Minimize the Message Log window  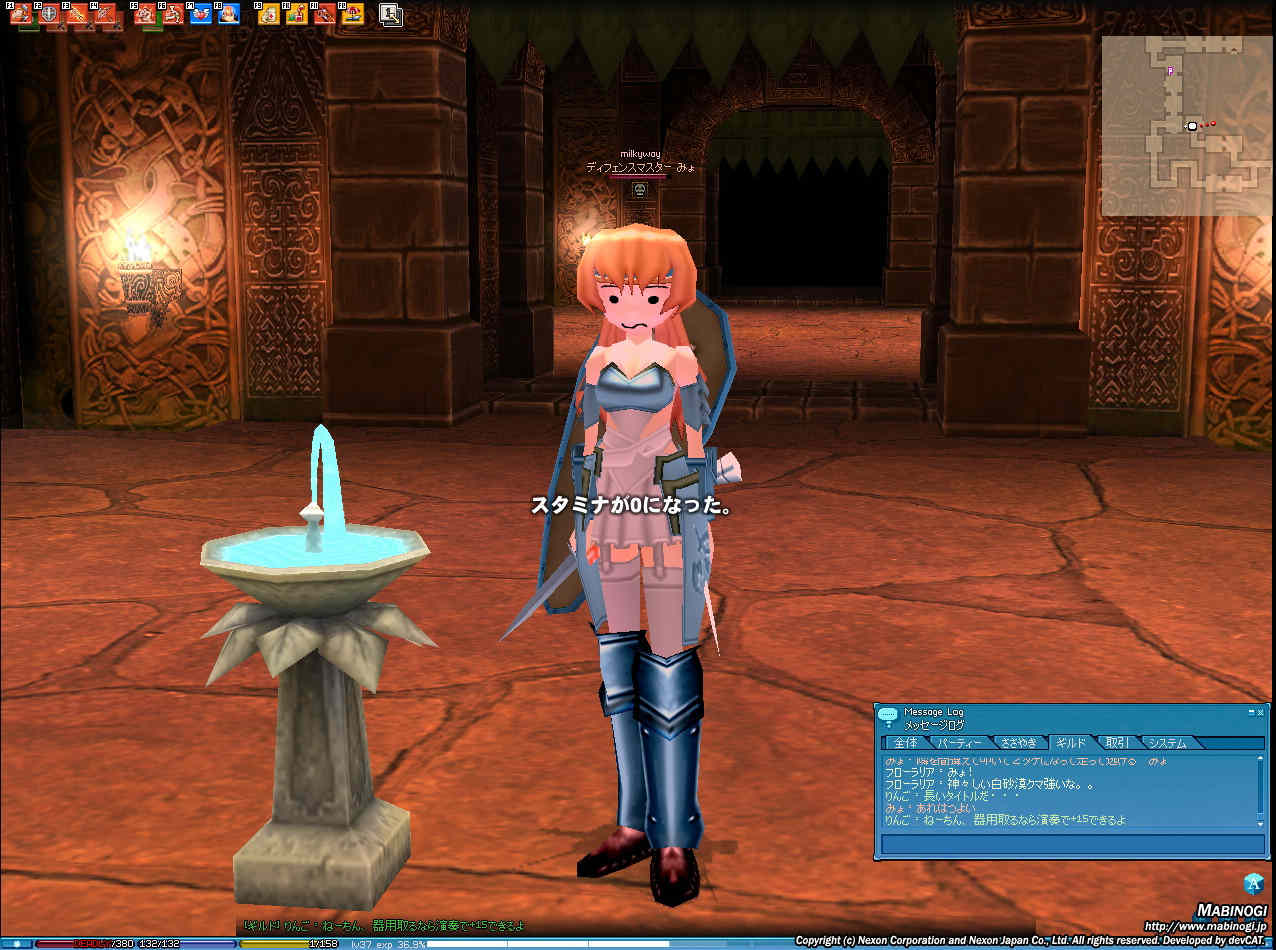click(1250, 712)
